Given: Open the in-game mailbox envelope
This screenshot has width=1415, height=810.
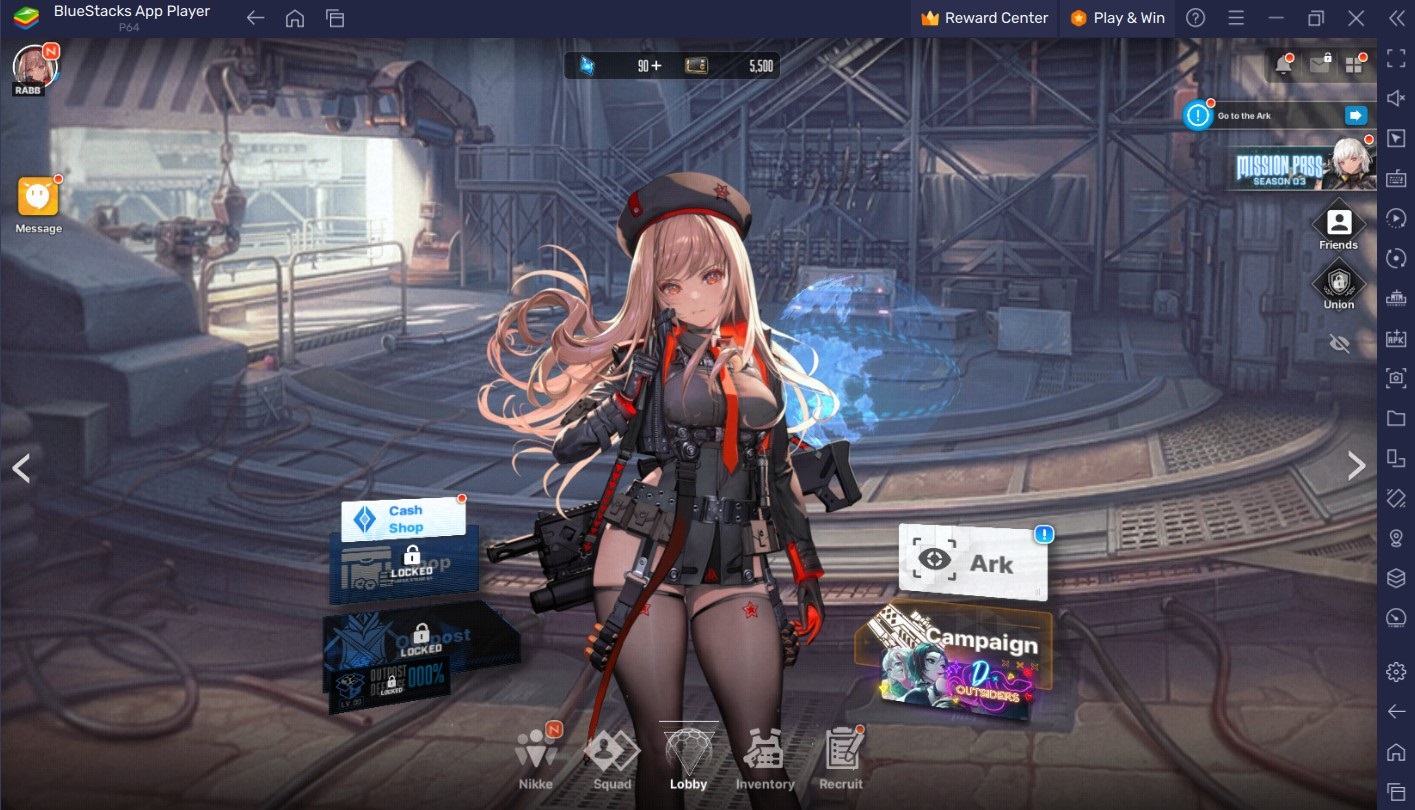Looking at the screenshot, I should click(1319, 64).
